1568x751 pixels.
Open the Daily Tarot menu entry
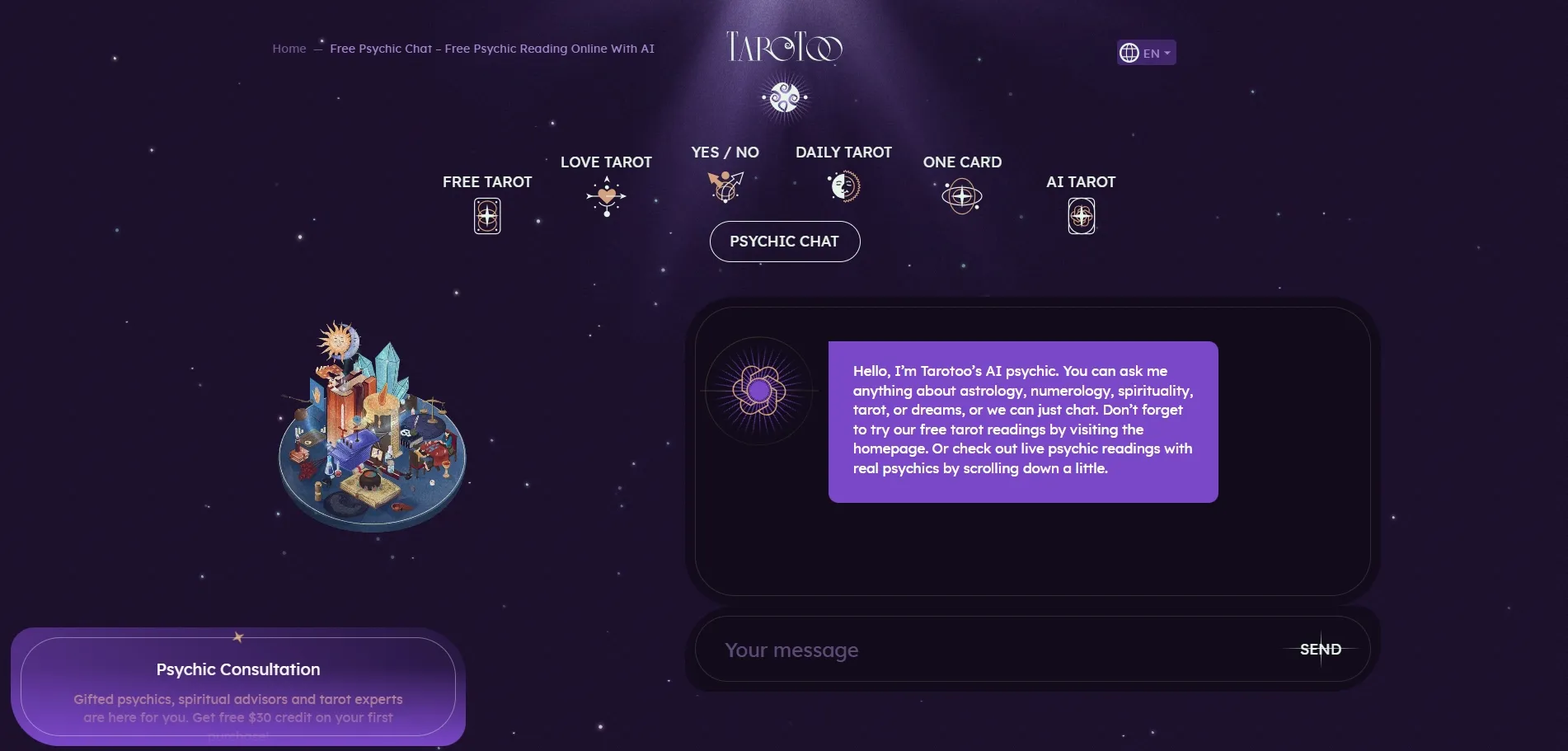(843, 153)
